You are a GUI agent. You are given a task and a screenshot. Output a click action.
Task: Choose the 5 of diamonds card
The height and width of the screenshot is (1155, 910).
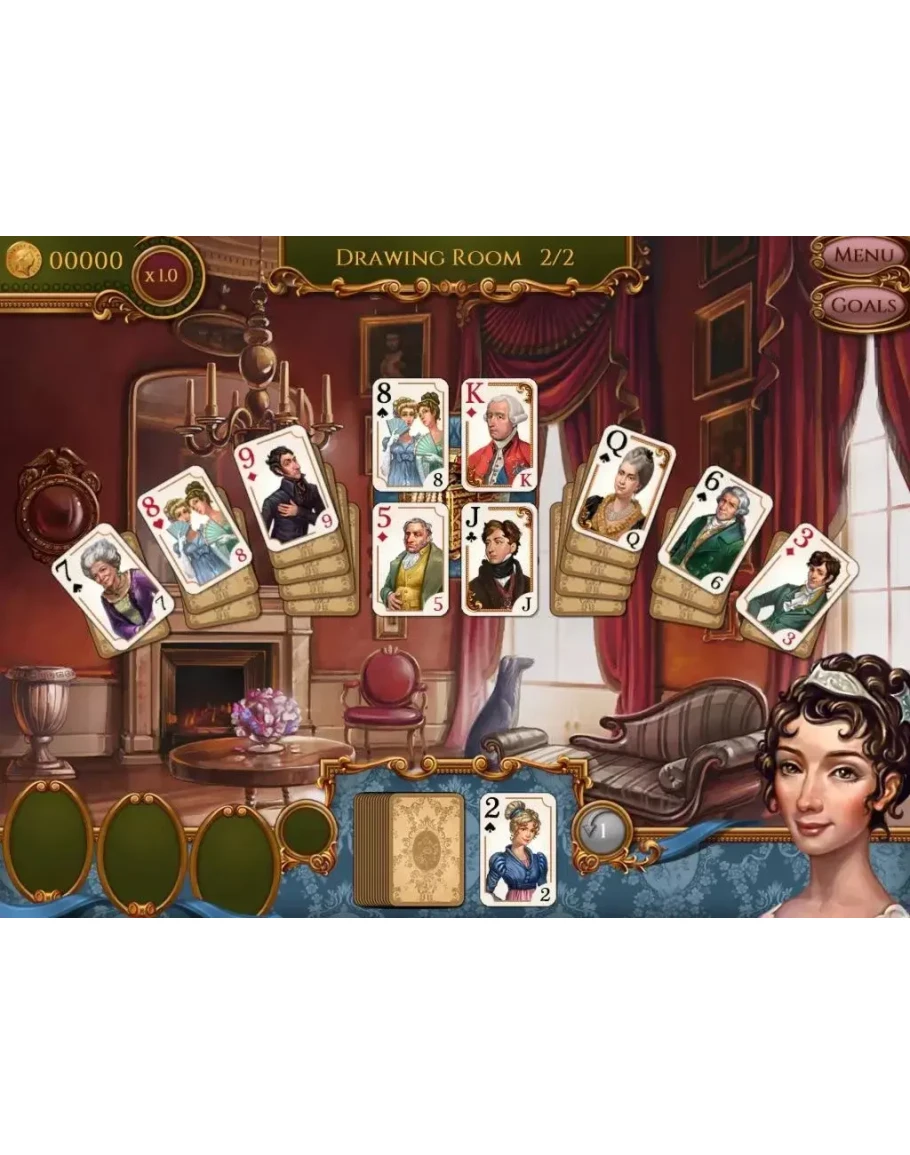coord(410,558)
